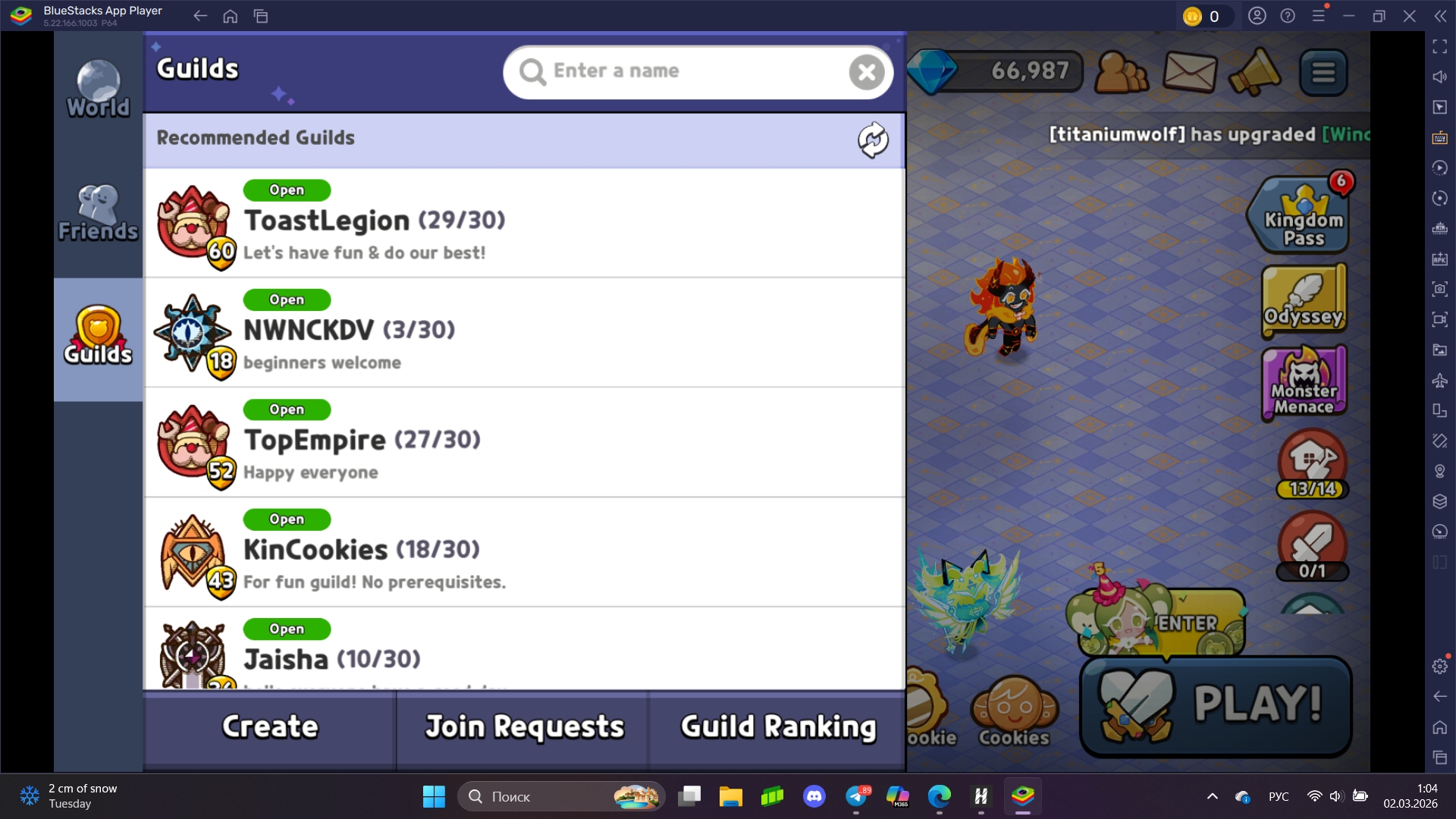Refresh the Recommended Guilds list
This screenshot has height=819, width=1456.
coord(873,140)
